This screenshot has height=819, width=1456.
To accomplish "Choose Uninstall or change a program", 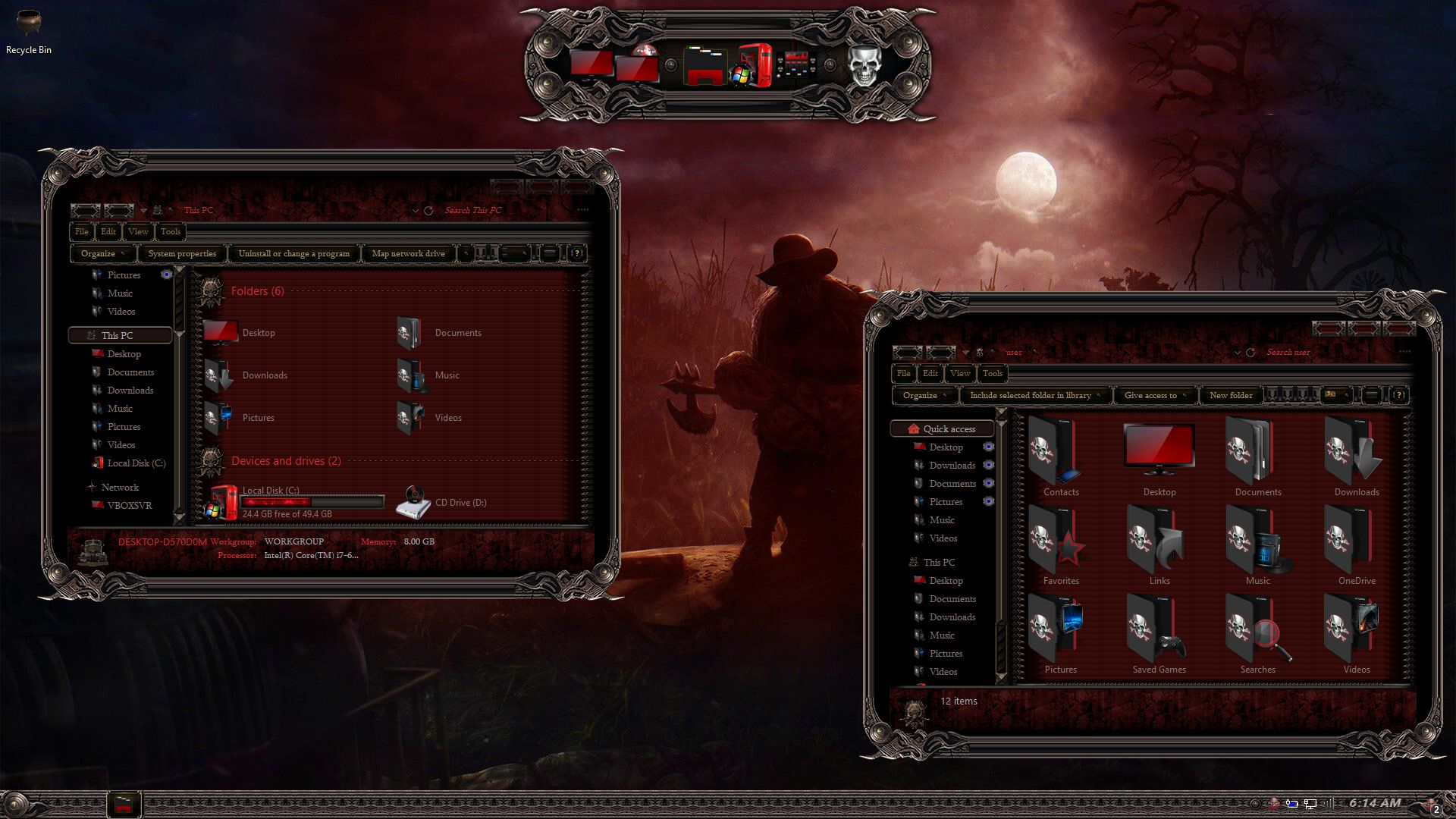I will [293, 253].
